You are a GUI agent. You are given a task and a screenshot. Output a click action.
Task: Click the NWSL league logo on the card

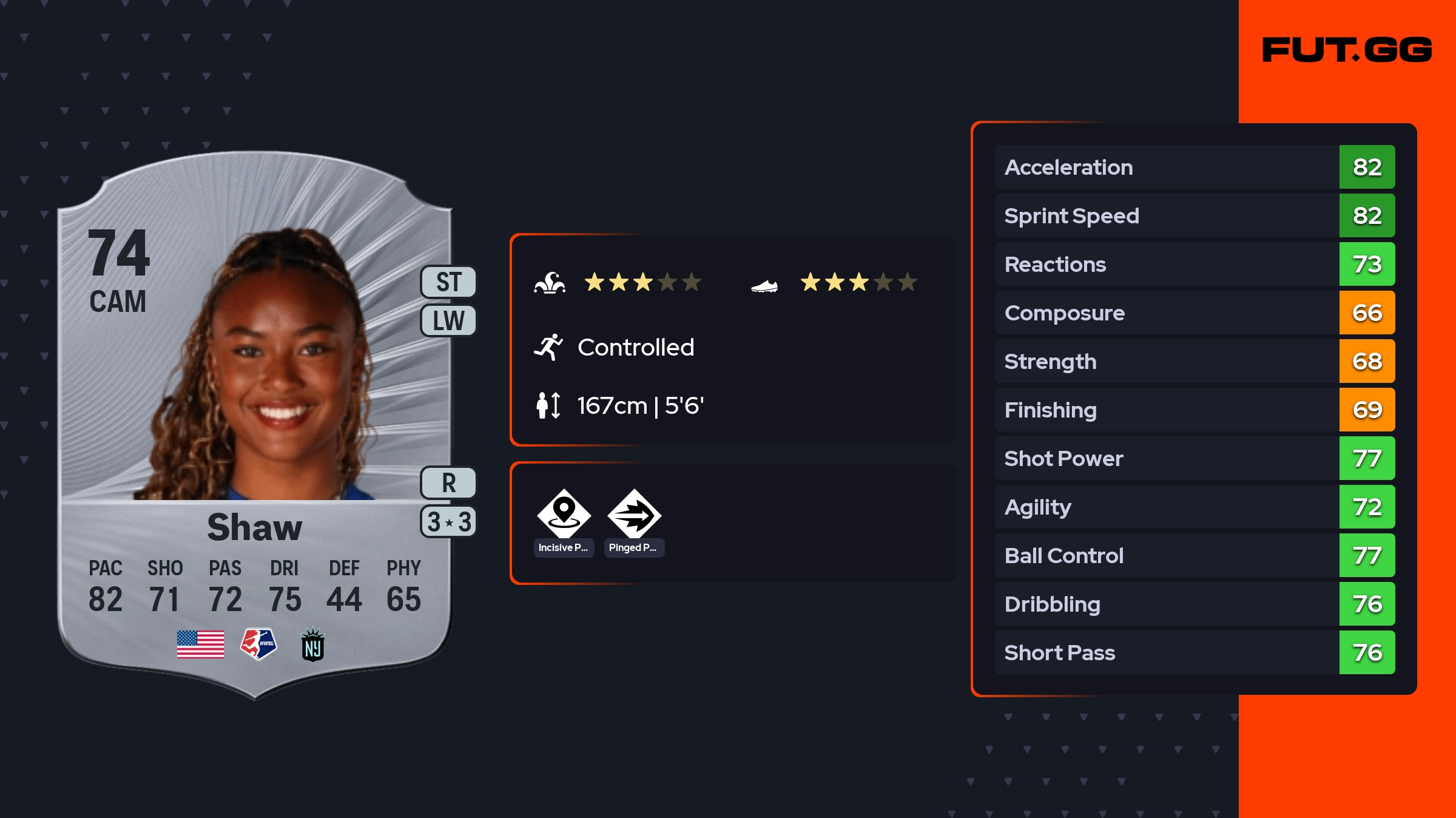258,644
